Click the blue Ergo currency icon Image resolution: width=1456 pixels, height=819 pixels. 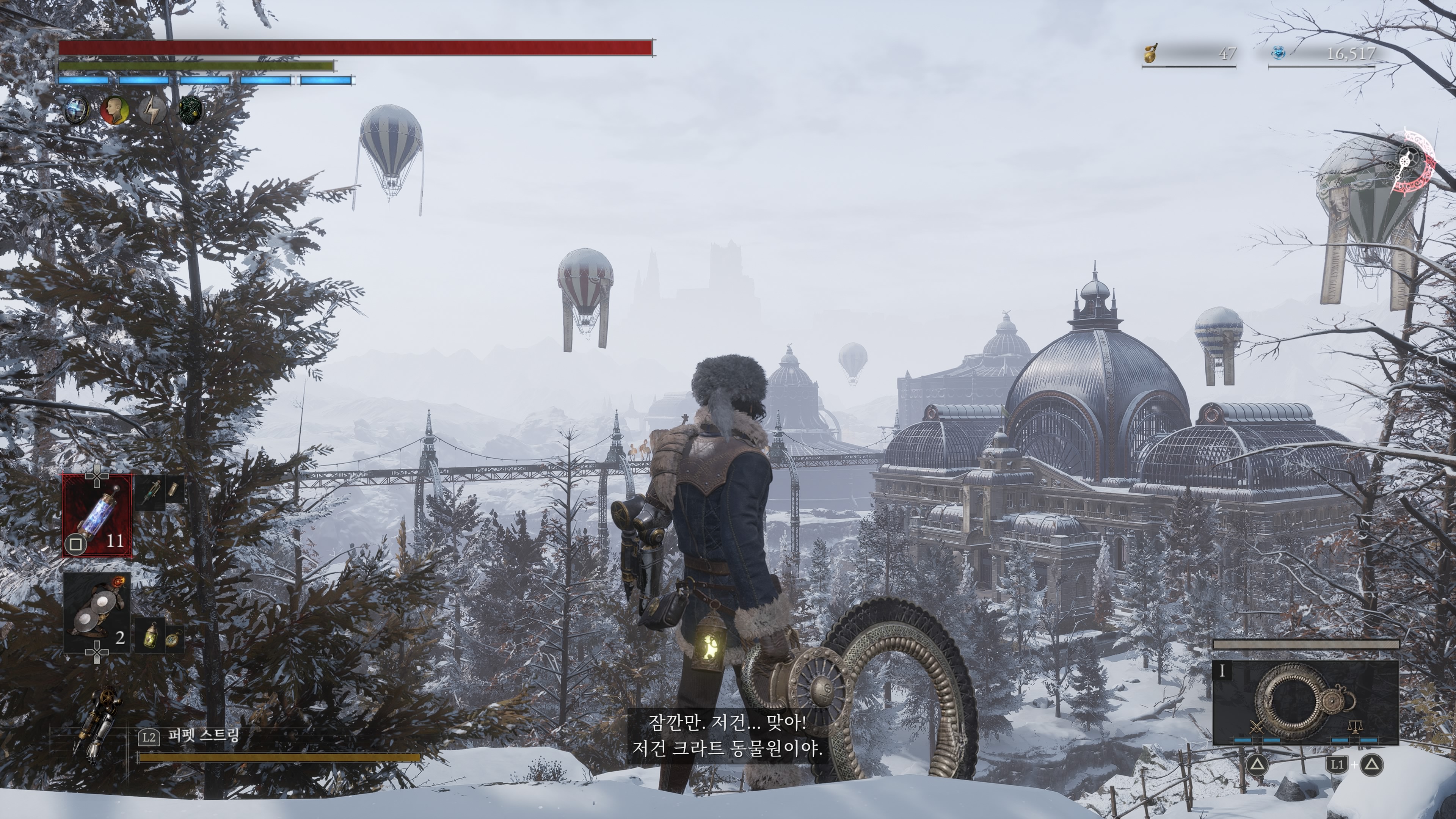[x=1279, y=54]
